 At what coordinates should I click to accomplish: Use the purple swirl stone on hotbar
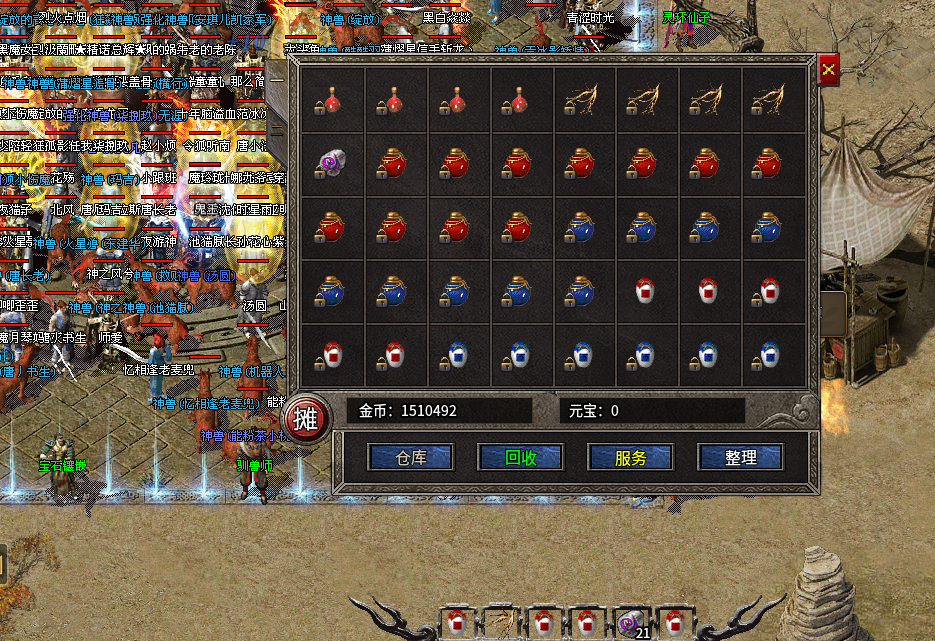tap(631, 623)
